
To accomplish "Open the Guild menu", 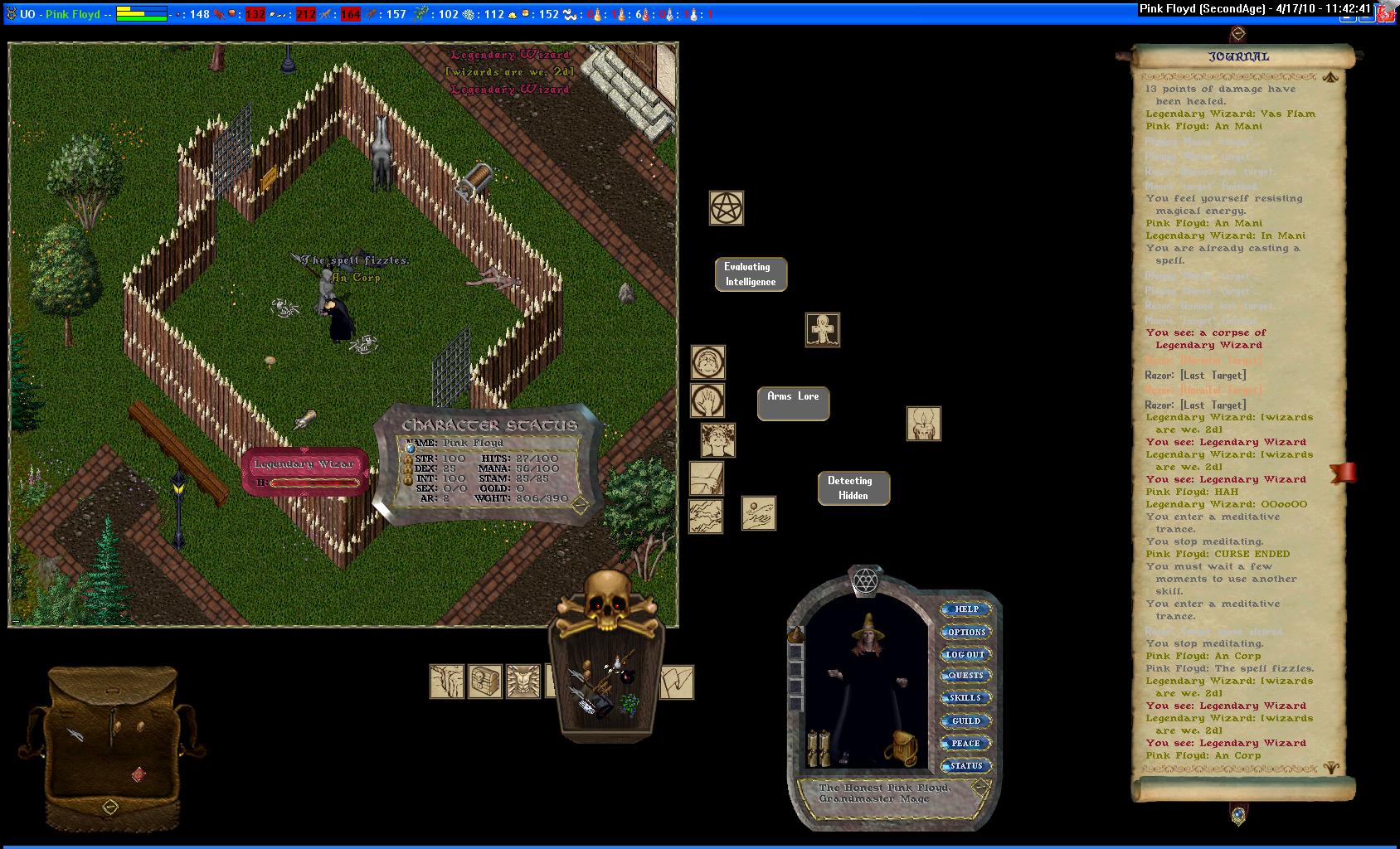I will click(x=966, y=720).
